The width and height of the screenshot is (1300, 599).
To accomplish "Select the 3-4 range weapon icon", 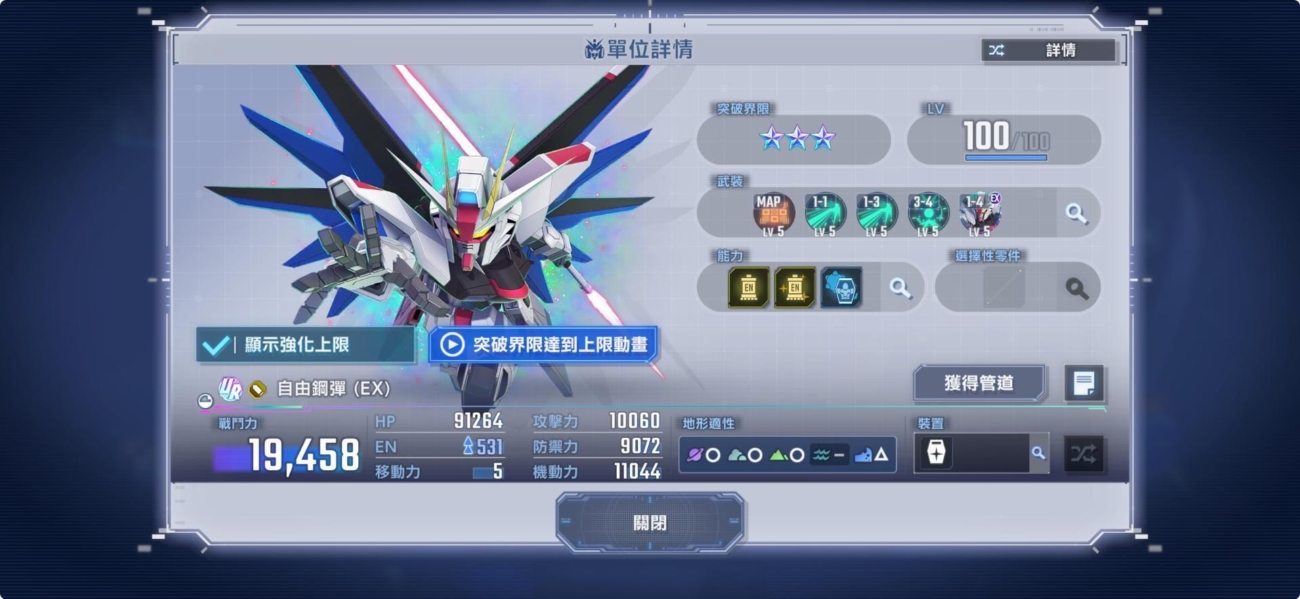I will click(x=928, y=213).
